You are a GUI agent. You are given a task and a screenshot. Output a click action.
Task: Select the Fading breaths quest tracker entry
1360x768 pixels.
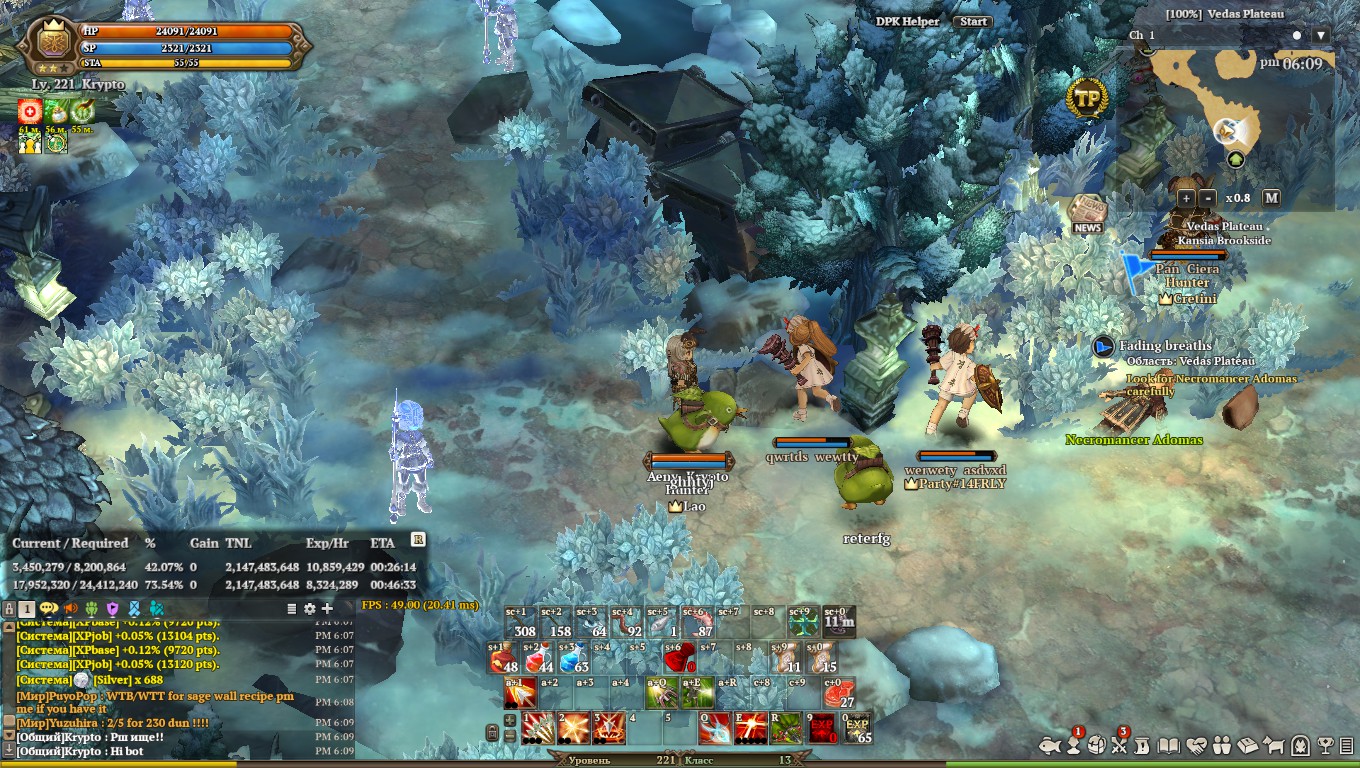click(1165, 346)
